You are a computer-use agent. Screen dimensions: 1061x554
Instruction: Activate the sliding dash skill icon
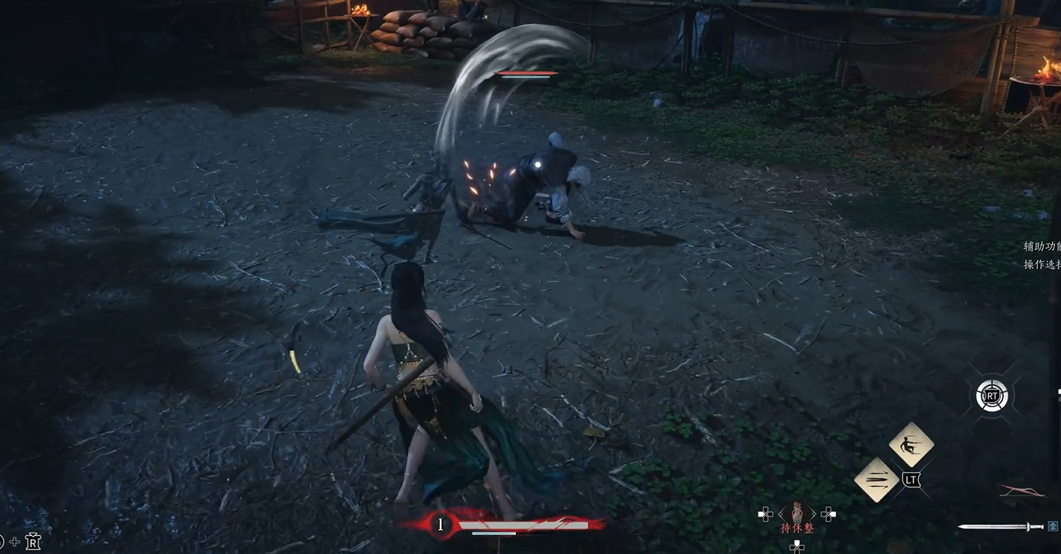[911, 444]
